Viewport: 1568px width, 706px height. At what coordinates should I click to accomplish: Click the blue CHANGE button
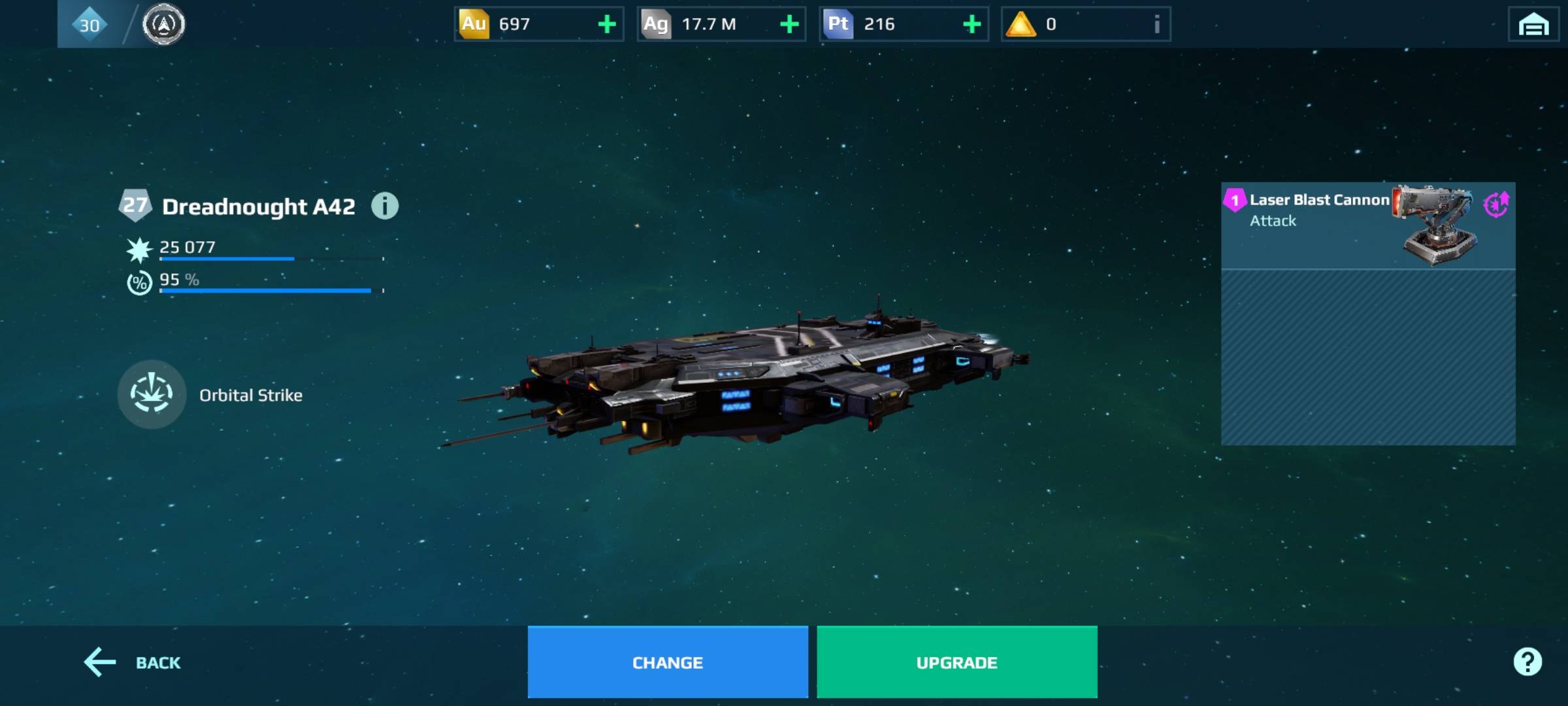[667, 662]
